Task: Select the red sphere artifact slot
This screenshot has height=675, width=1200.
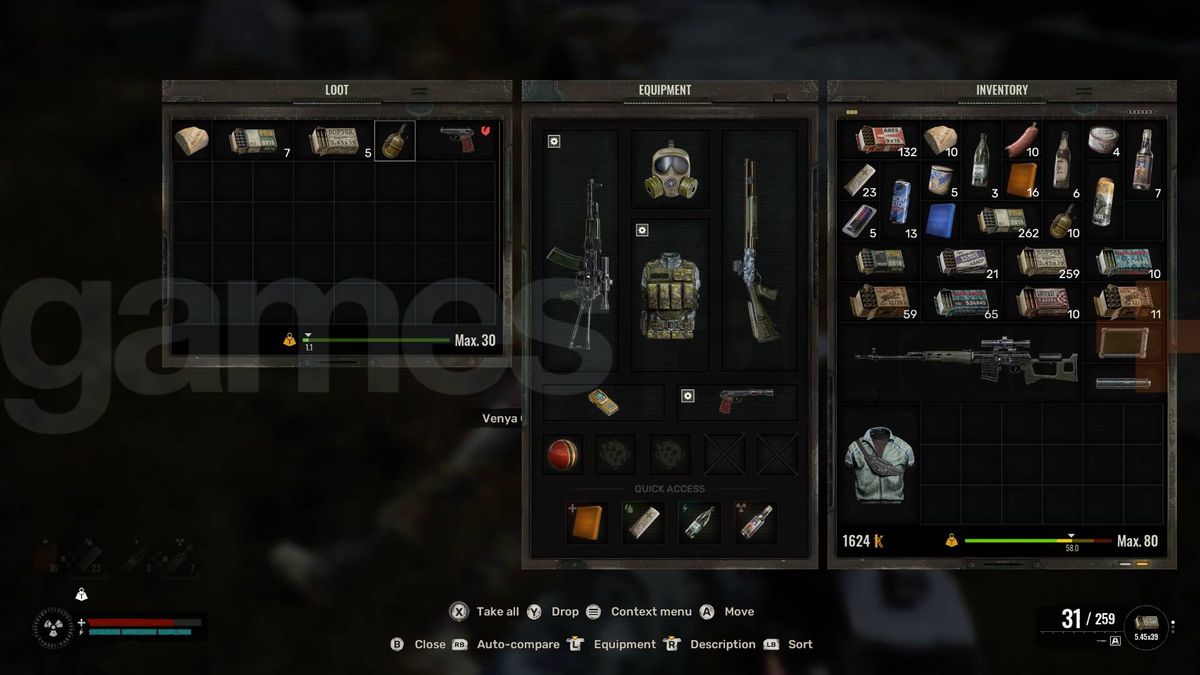Action: [562, 454]
